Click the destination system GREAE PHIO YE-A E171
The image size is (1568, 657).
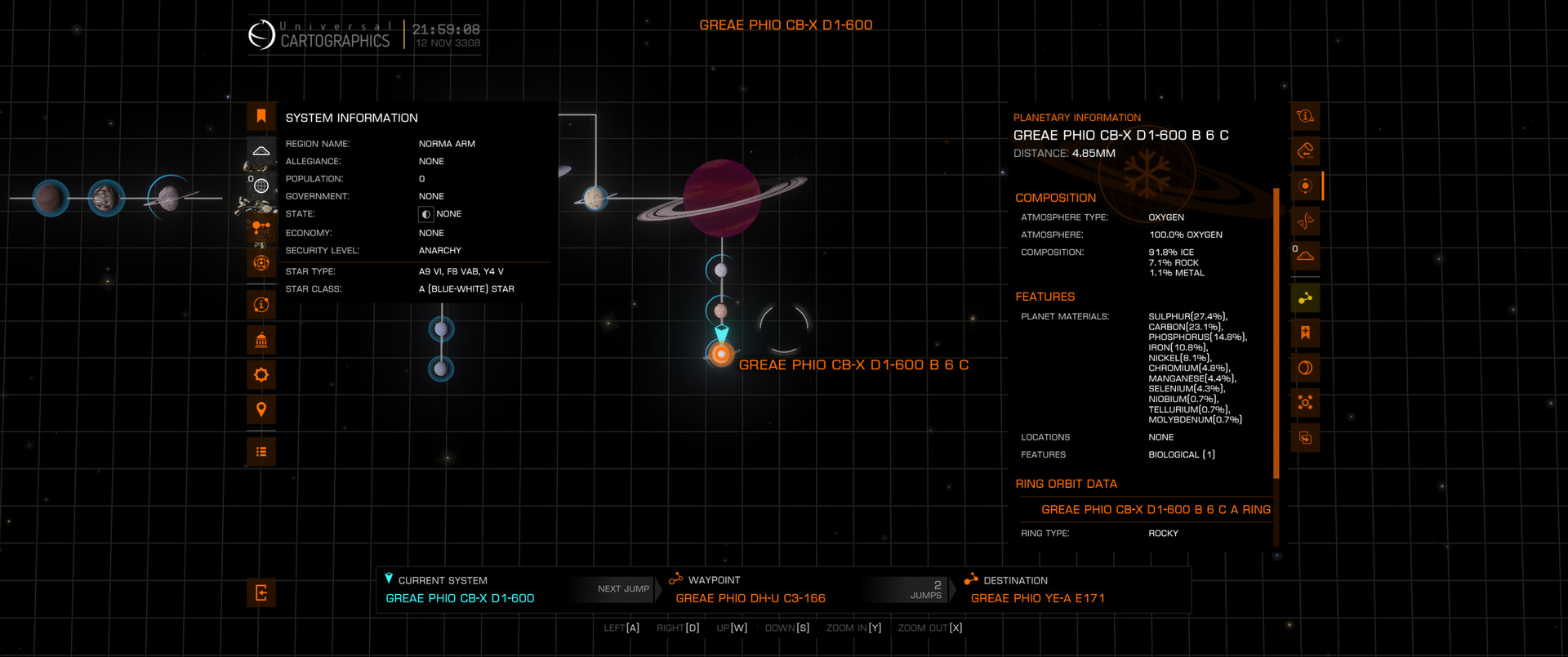[x=1037, y=598]
